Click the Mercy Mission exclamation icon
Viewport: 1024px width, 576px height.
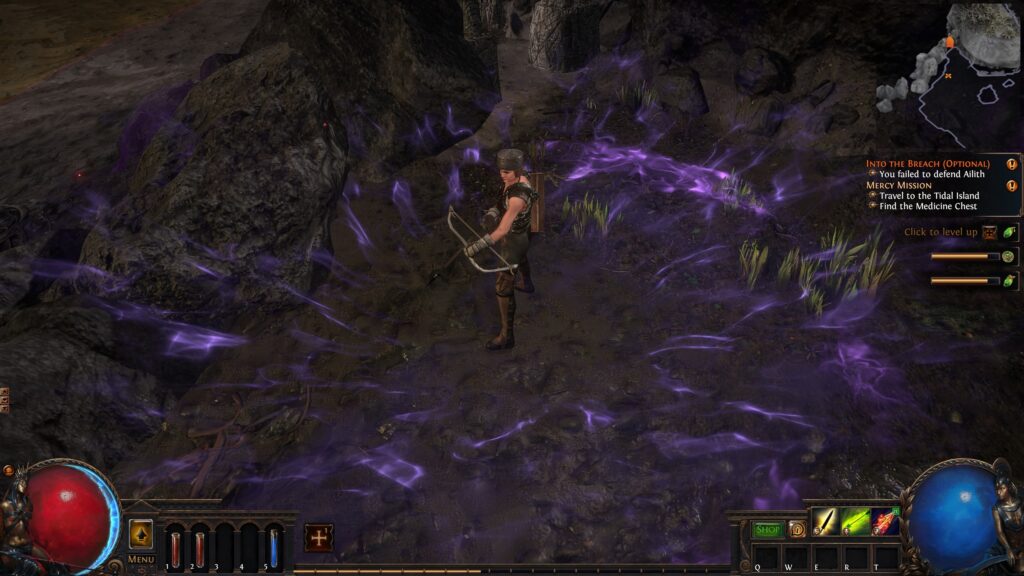click(x=1011, y=185)
